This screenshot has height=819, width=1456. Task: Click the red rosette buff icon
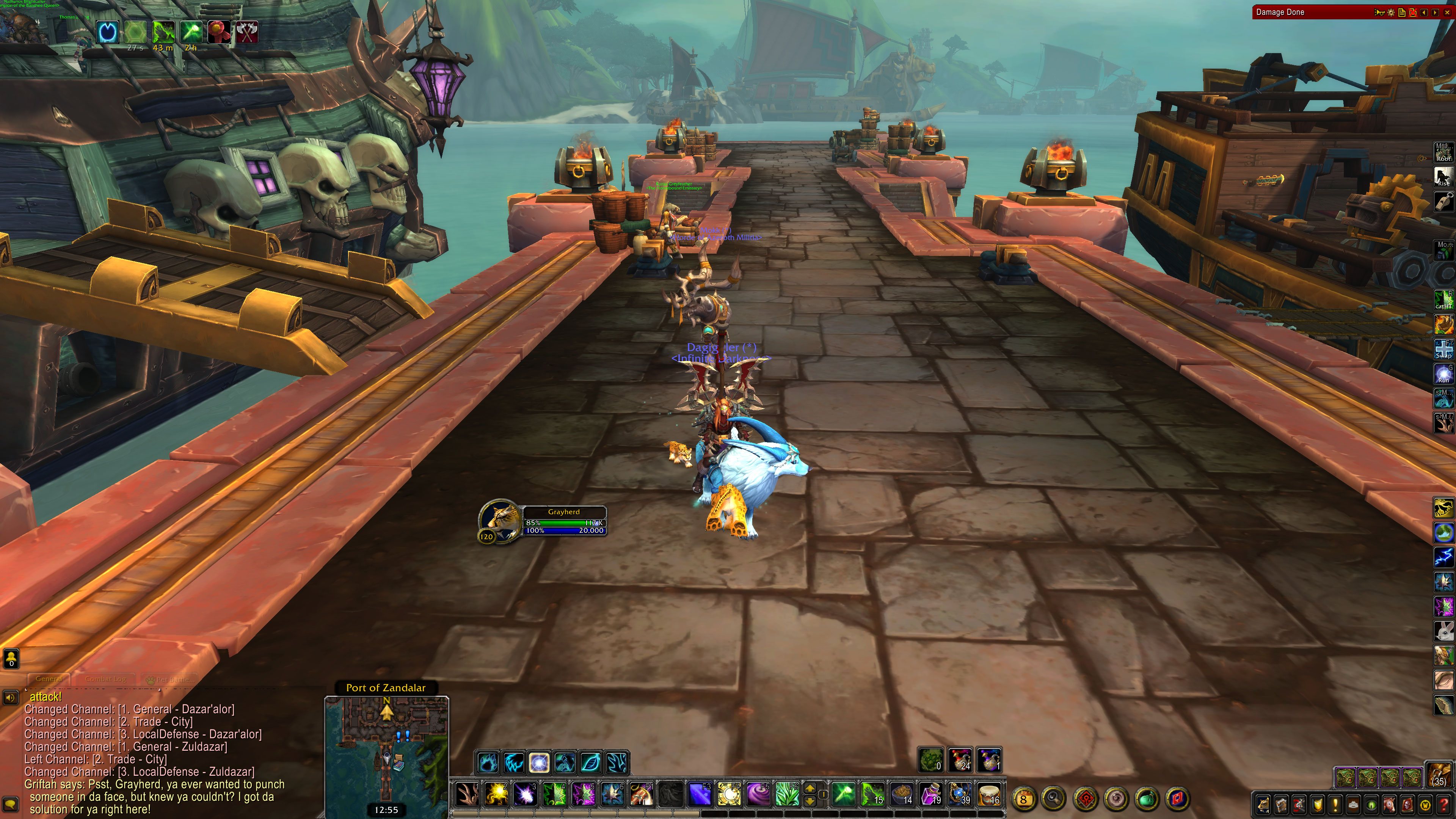219,31
